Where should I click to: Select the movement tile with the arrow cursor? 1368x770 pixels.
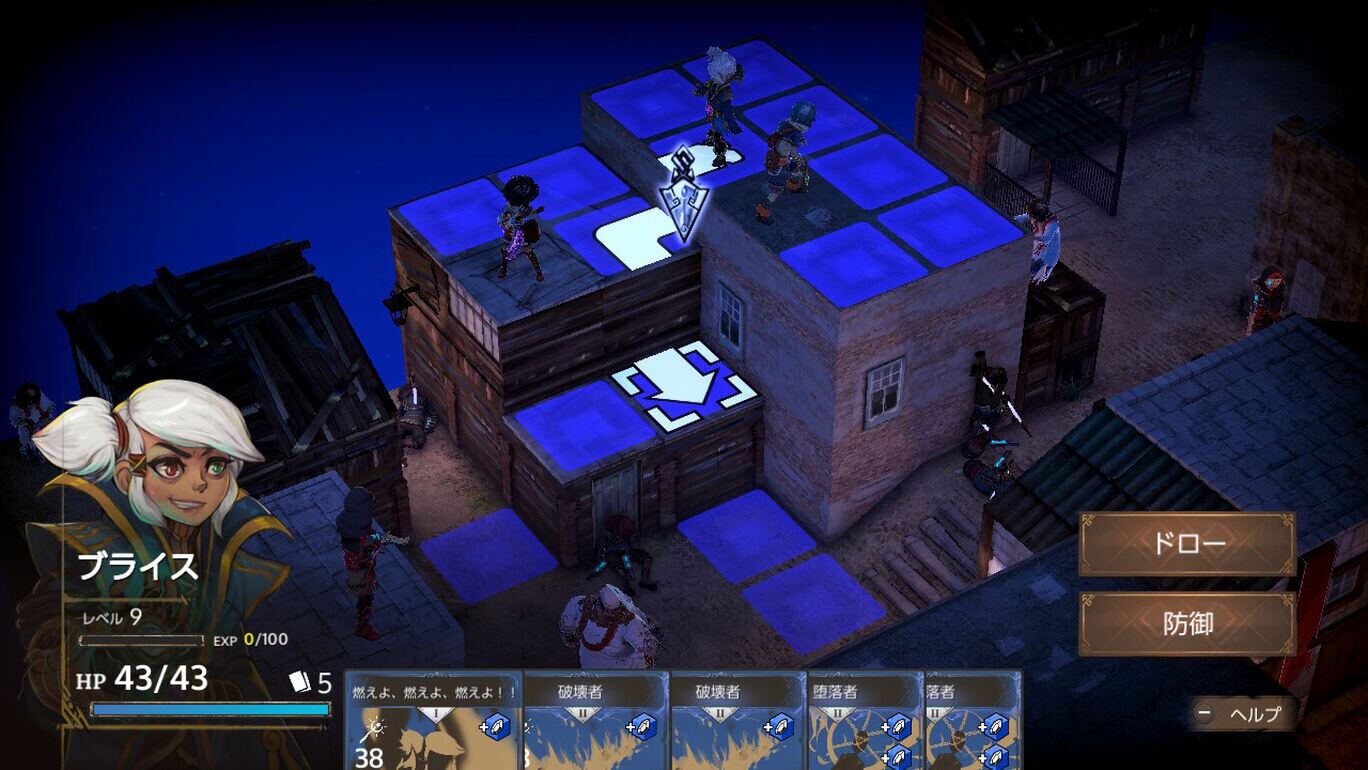tap(685, 386)
